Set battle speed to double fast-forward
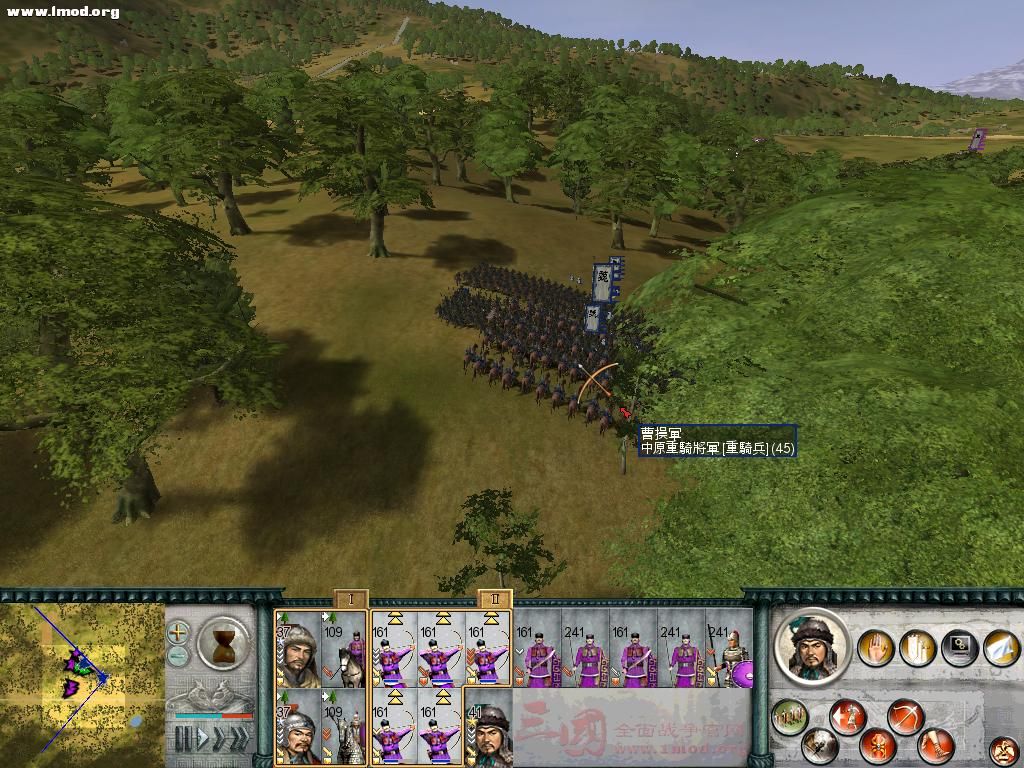The width and height of the screenshot is (1024, 768). 218,738
